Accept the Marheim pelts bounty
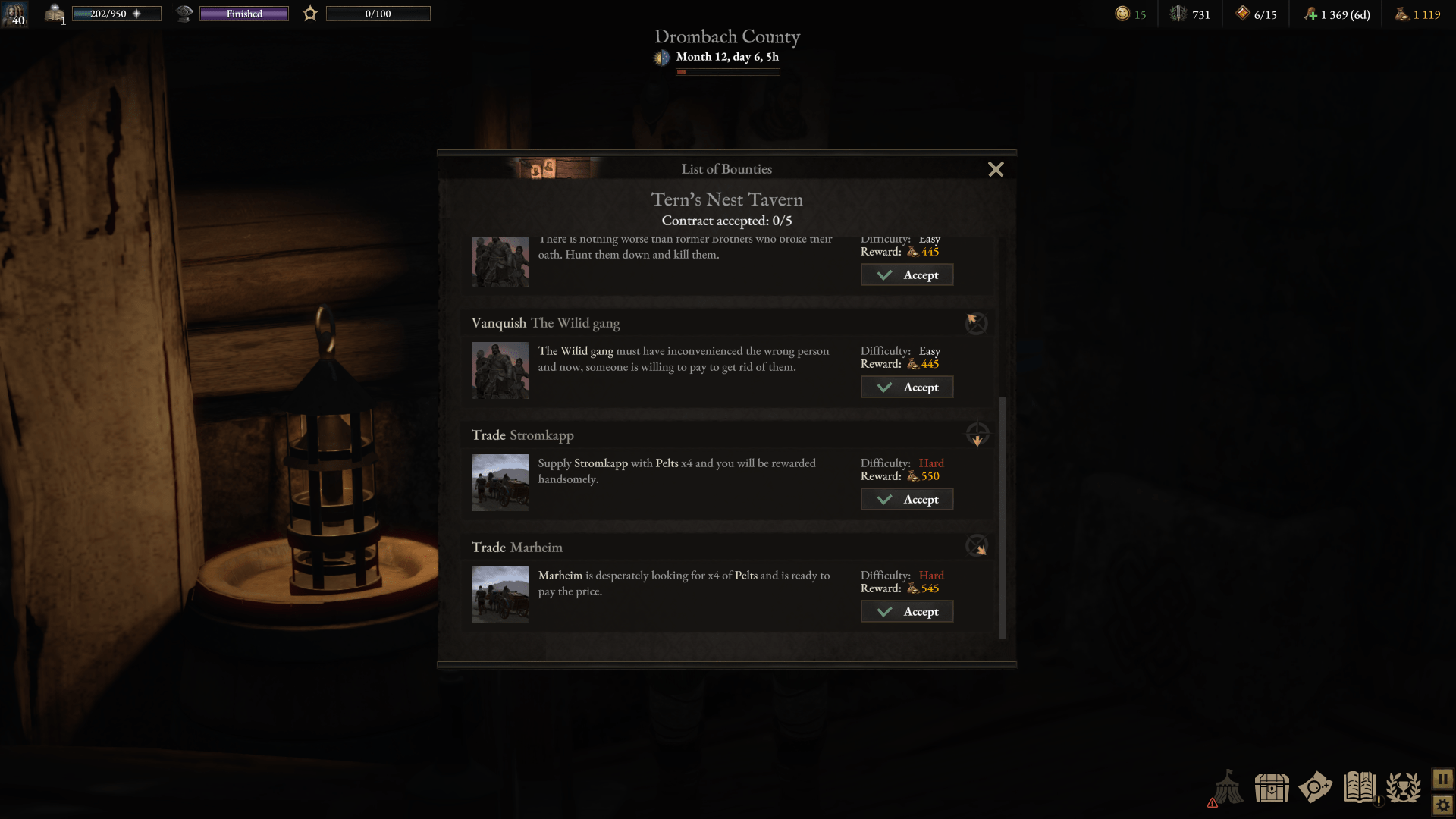This screenshot has width=1456, height=819. [907, 611]
